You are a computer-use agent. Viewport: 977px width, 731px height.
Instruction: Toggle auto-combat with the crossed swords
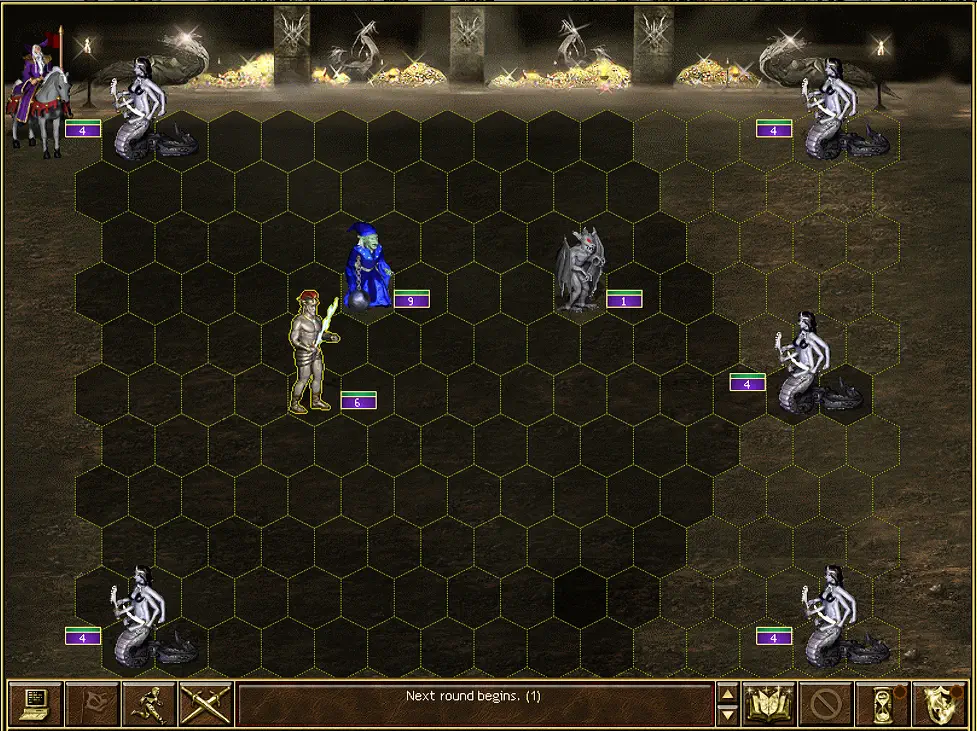[206, 703]
